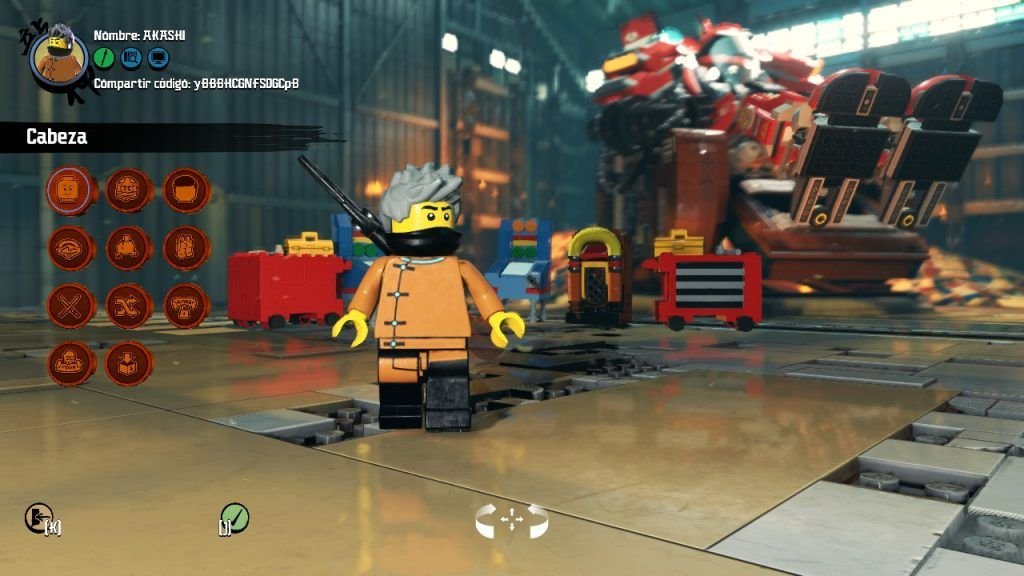Click the rotate character arrows control

click(x=511, y=520)
